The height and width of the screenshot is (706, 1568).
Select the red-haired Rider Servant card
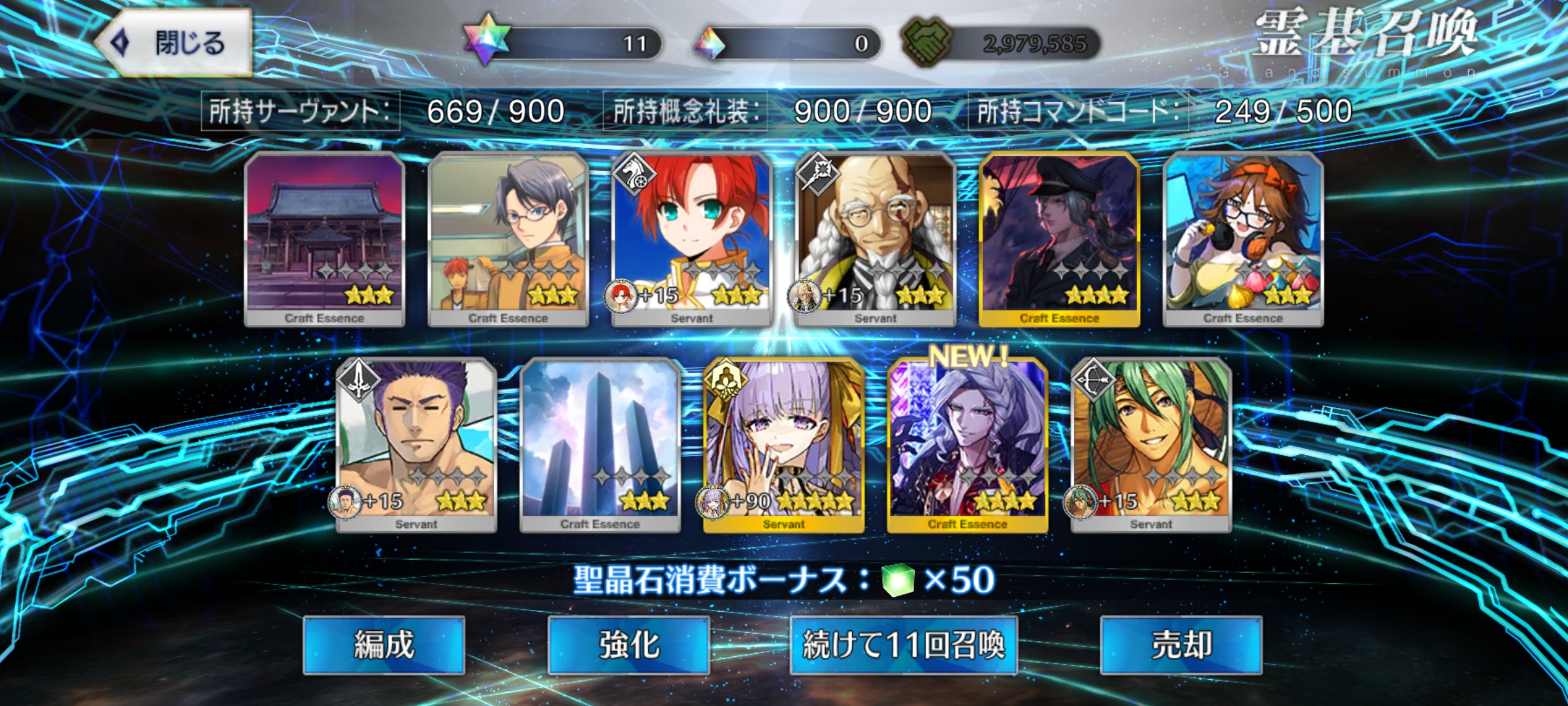692,239
